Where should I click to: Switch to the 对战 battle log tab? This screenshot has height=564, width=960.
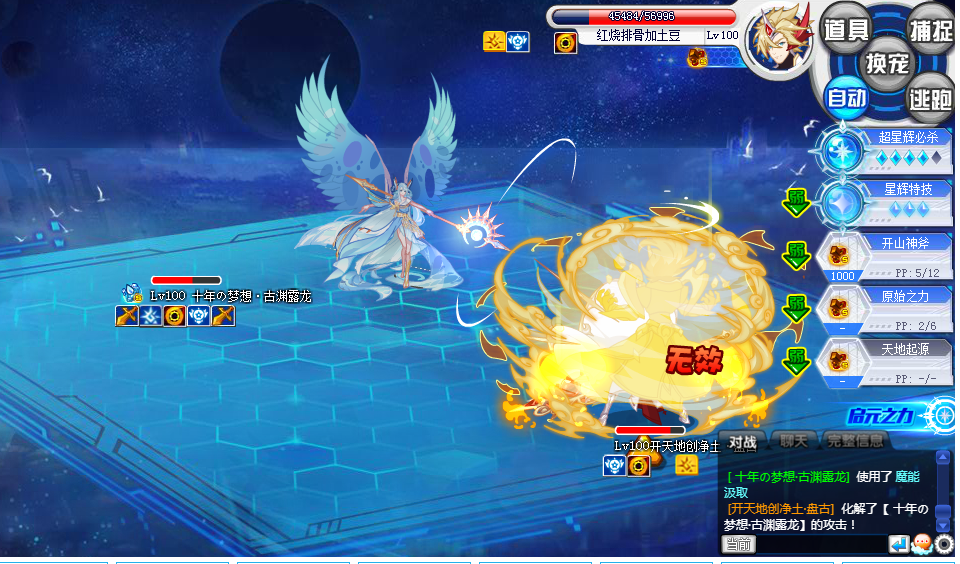click(742, 441)
